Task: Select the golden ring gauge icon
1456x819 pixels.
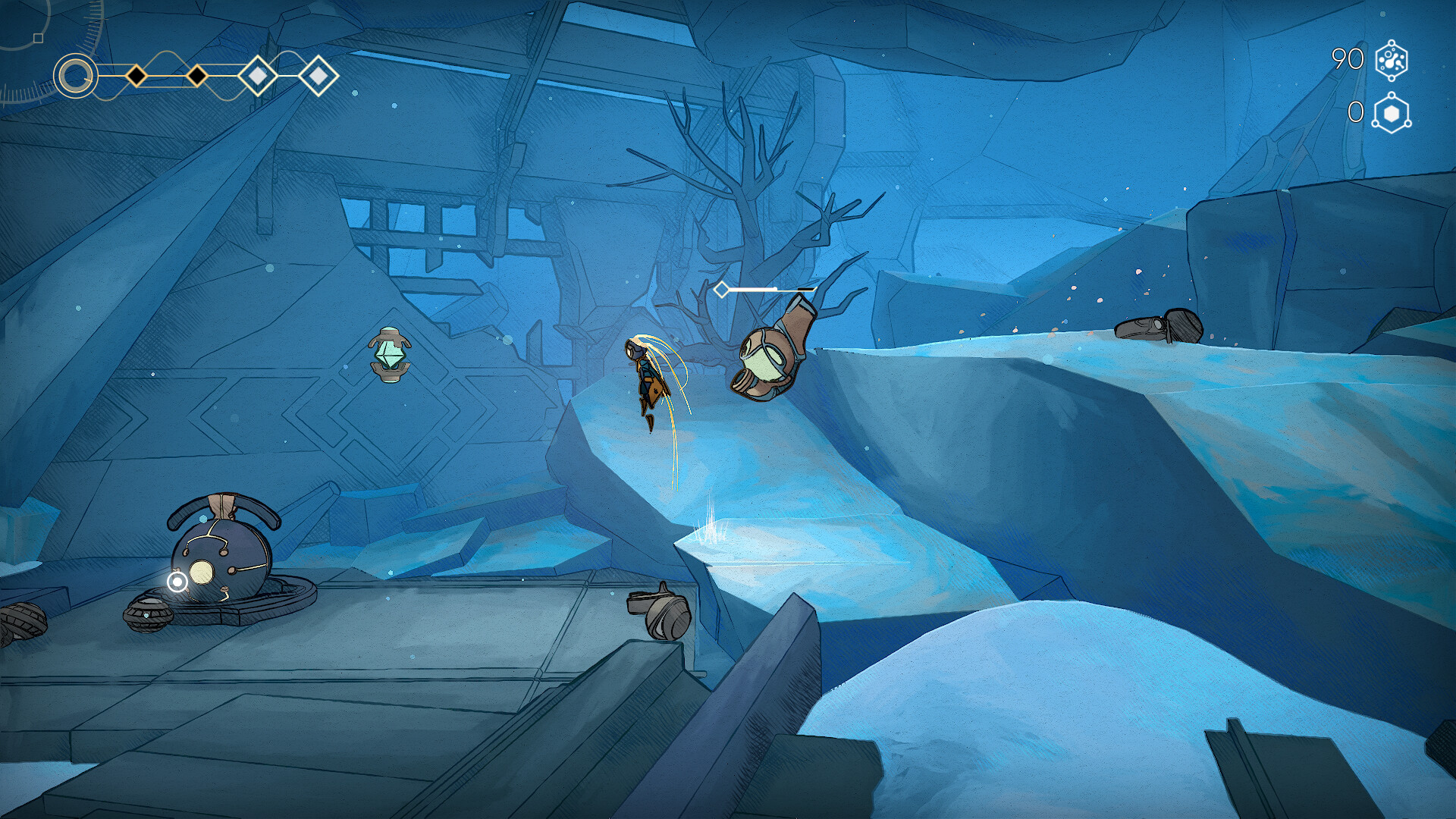Action: tap(76, 76)
